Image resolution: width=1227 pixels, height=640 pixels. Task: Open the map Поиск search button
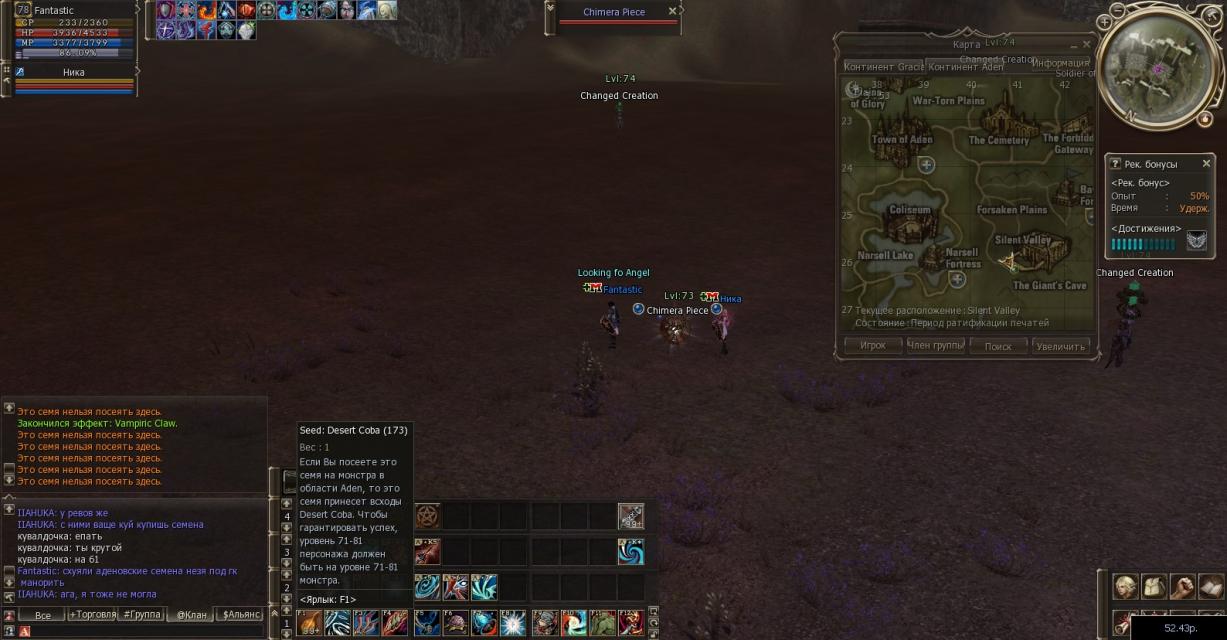998,346
